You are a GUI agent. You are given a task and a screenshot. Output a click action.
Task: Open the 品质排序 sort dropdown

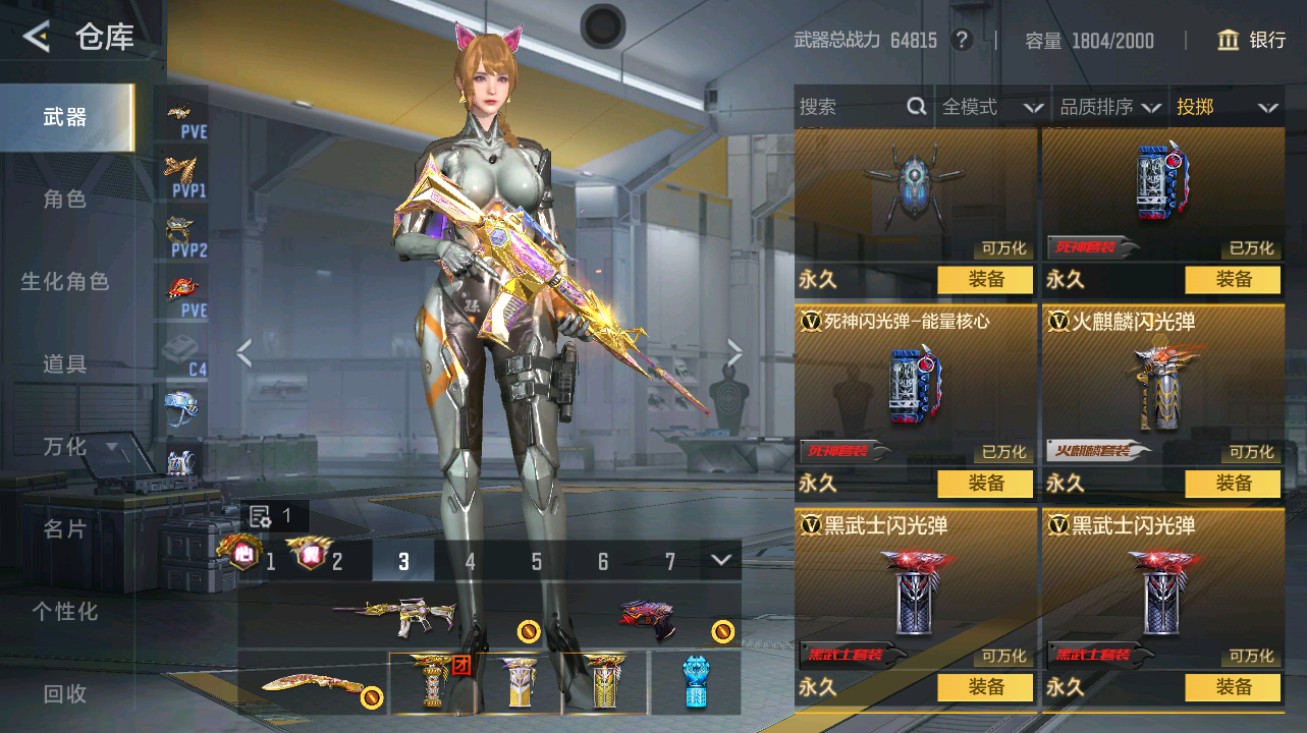(x=1110, y=107)
